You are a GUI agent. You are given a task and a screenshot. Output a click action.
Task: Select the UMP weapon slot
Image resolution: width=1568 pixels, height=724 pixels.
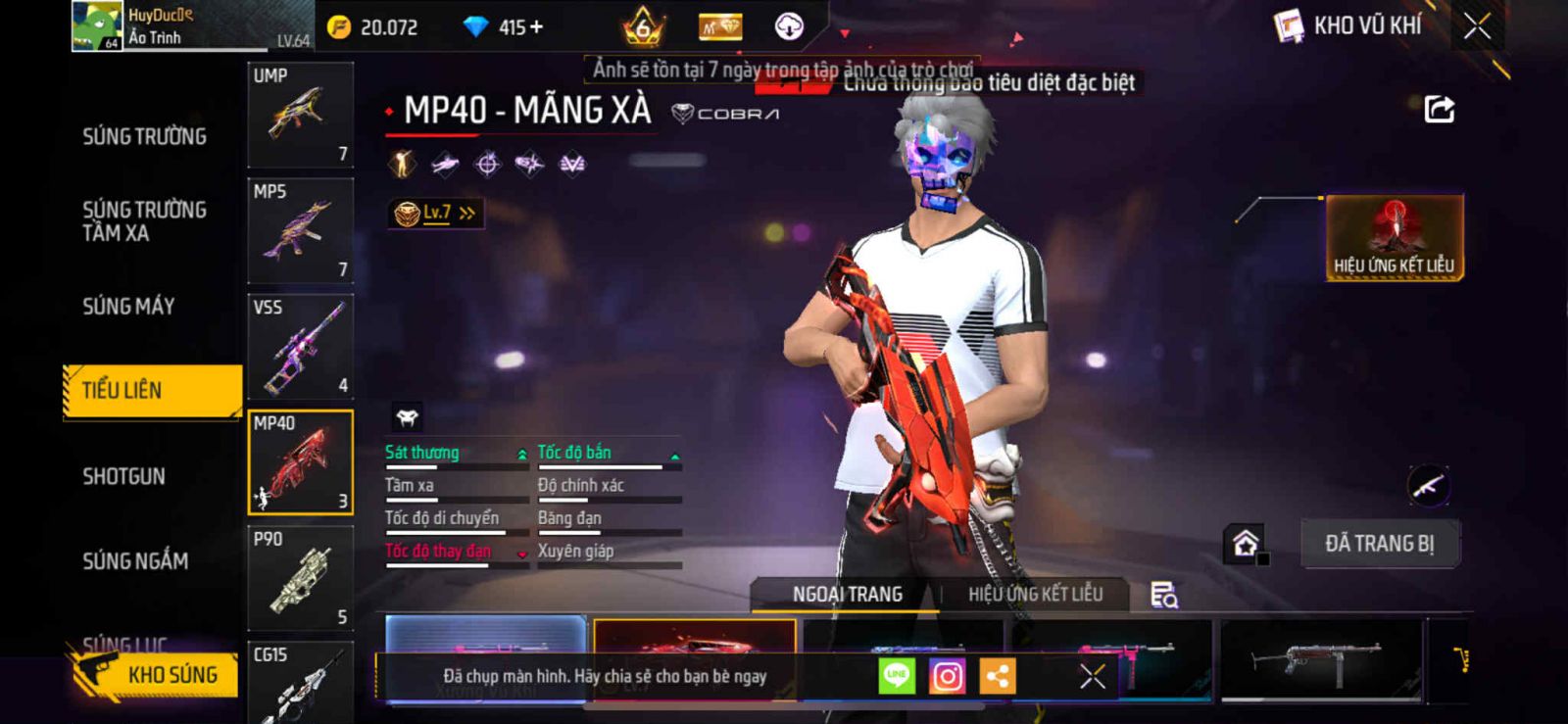pos(300,115)
